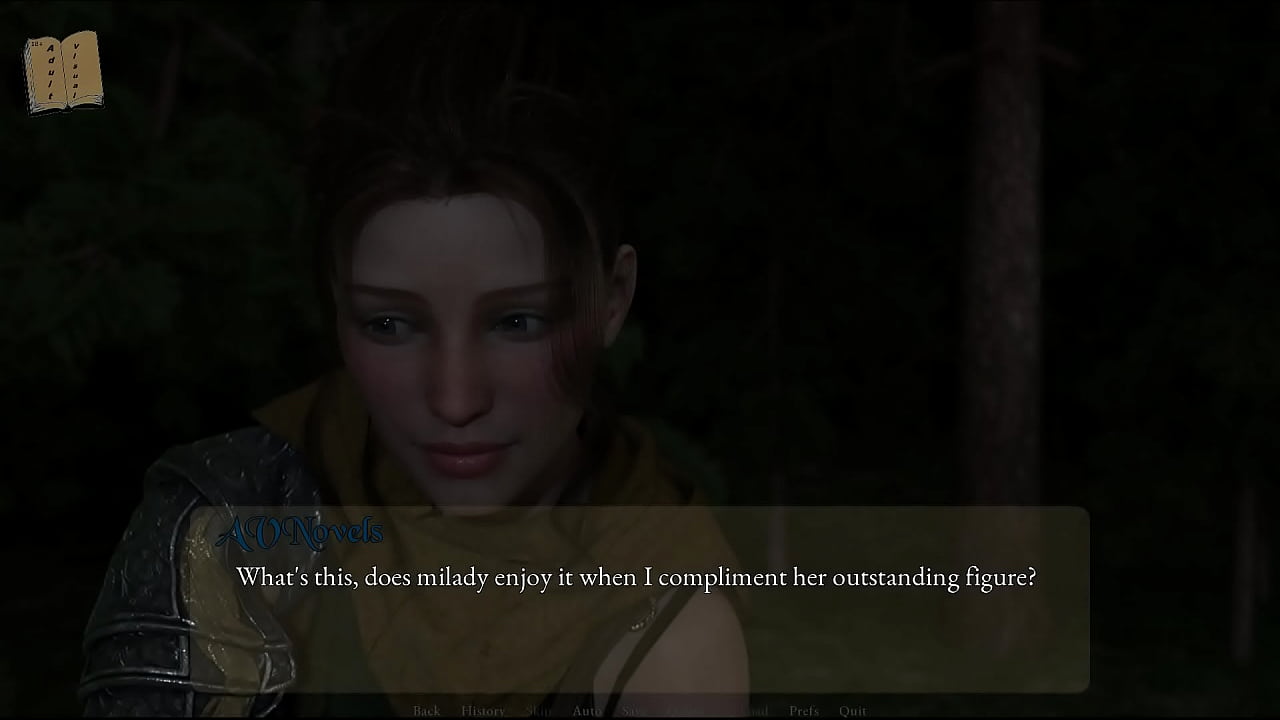1280x720 pixels.
Task: Open the Prefs settings menu
Action: point(804,711)
